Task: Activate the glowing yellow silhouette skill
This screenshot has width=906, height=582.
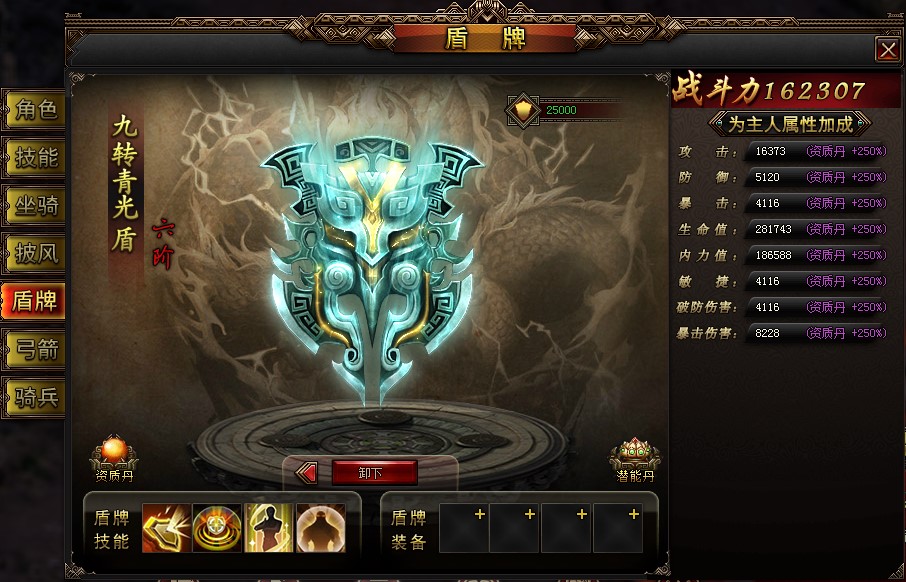Action: [269, 528]
